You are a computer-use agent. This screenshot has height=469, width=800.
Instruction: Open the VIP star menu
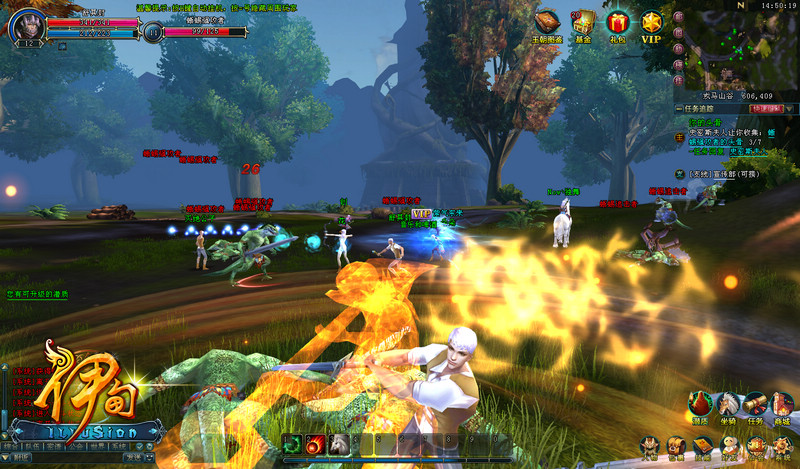click(x=652, y=23)
